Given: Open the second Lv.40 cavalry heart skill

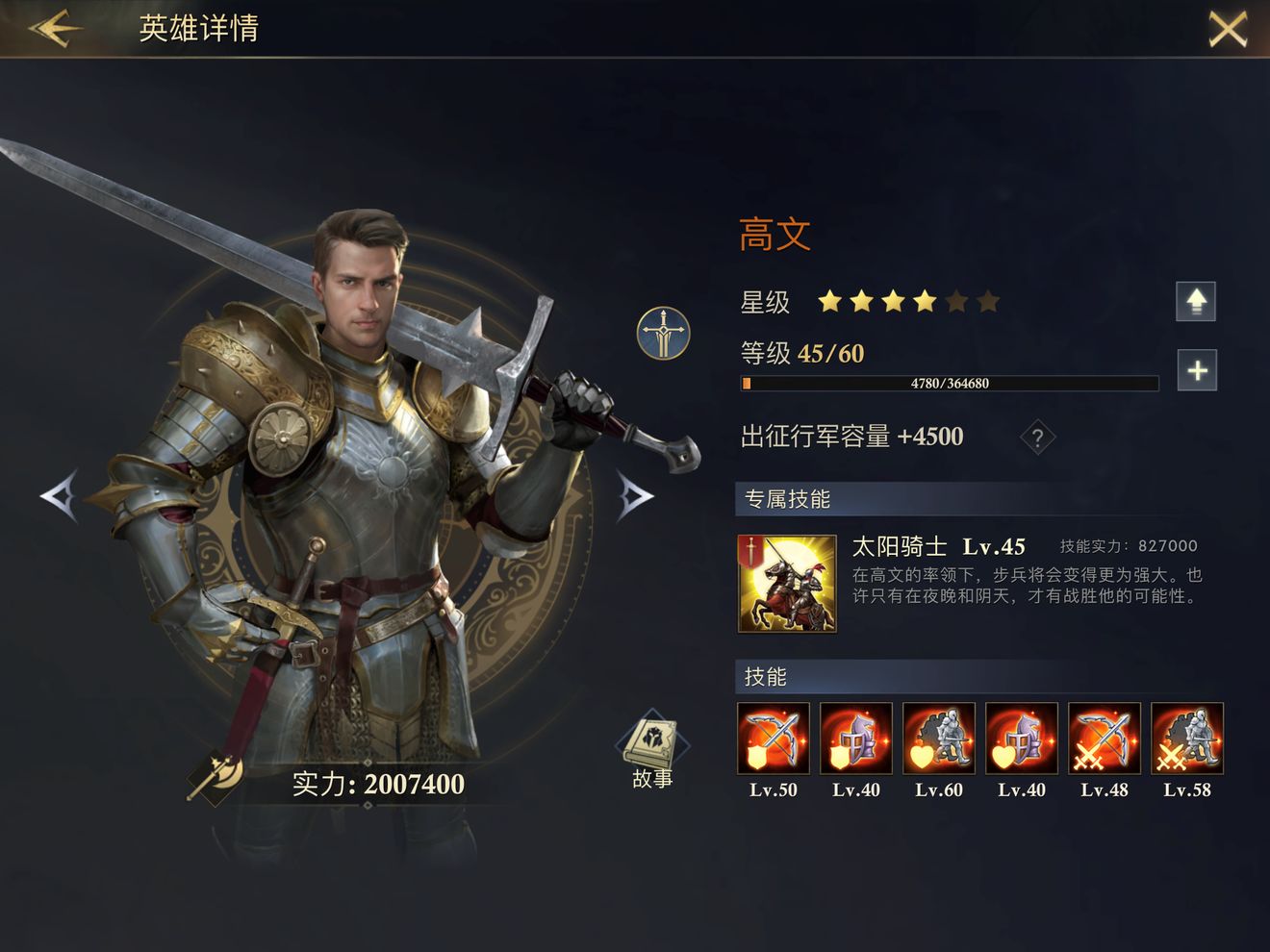Looking at the screenshot, I should click(1021, 739).
